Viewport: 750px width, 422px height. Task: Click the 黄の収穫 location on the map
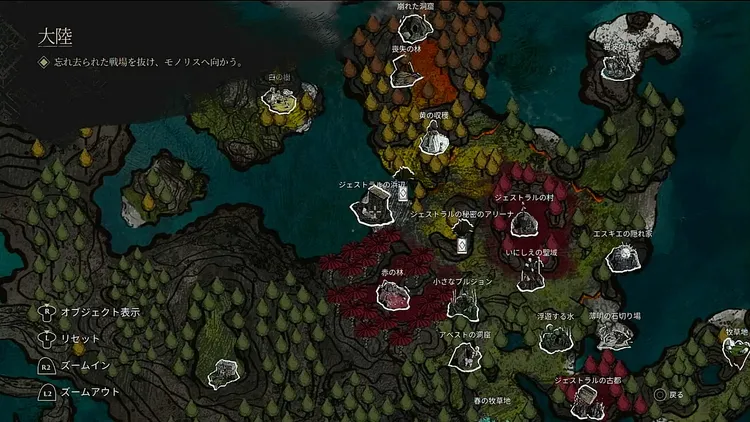pos(433,141)
